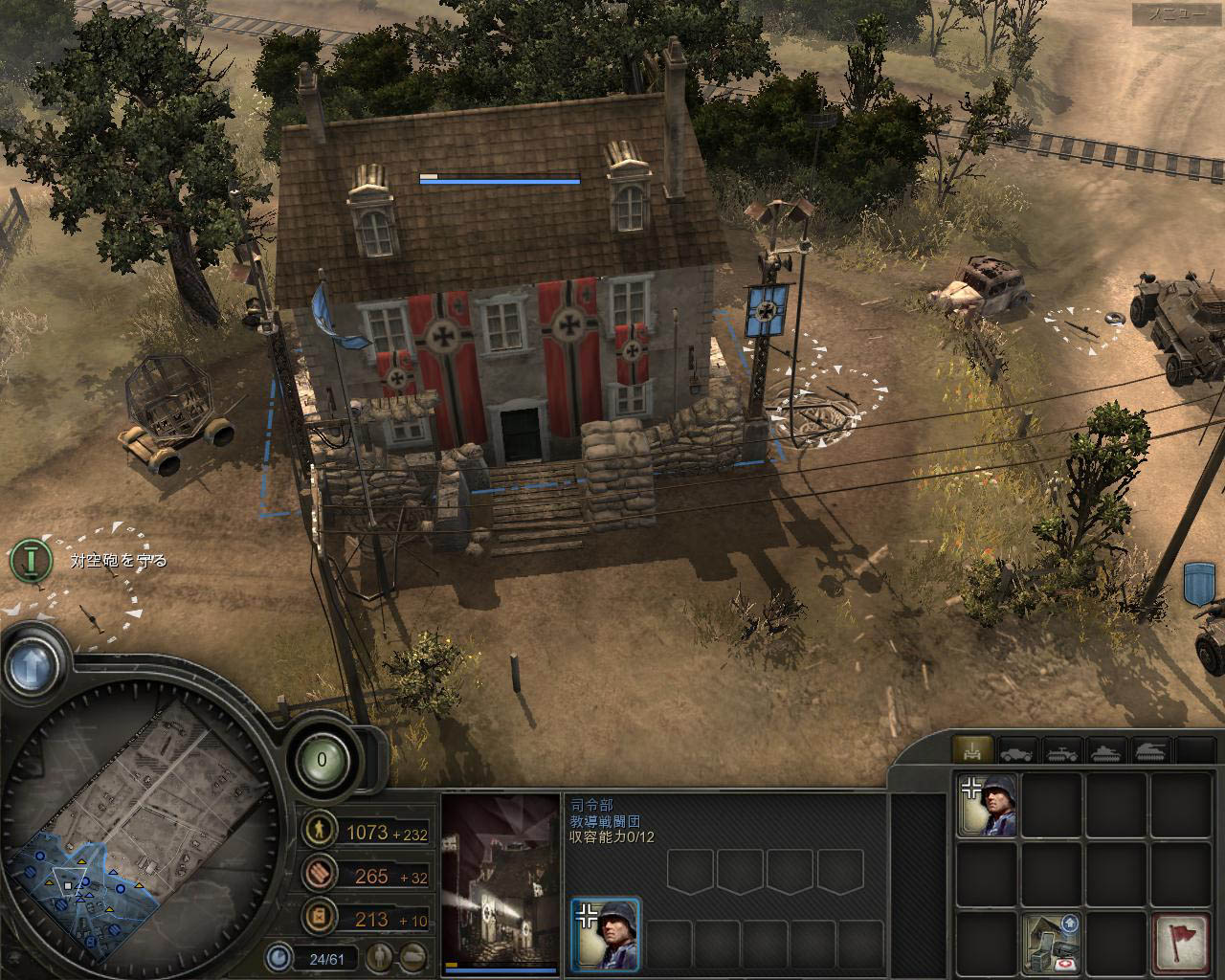This screenshot has height=980, width=1225.
Task: Switch to the heavy tank tab
Action: point(1150,751)
